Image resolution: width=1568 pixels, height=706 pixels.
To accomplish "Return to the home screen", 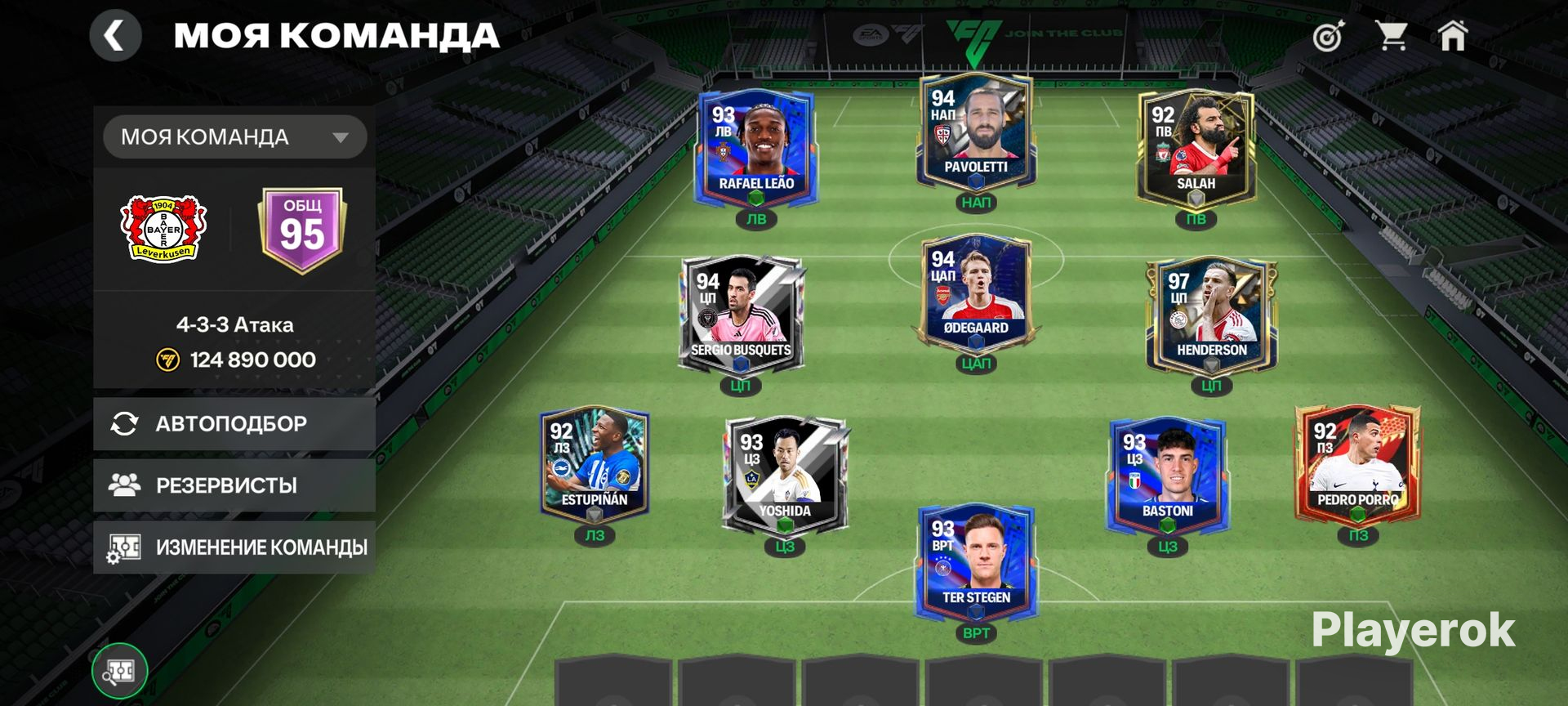I will coord(1453,37).
